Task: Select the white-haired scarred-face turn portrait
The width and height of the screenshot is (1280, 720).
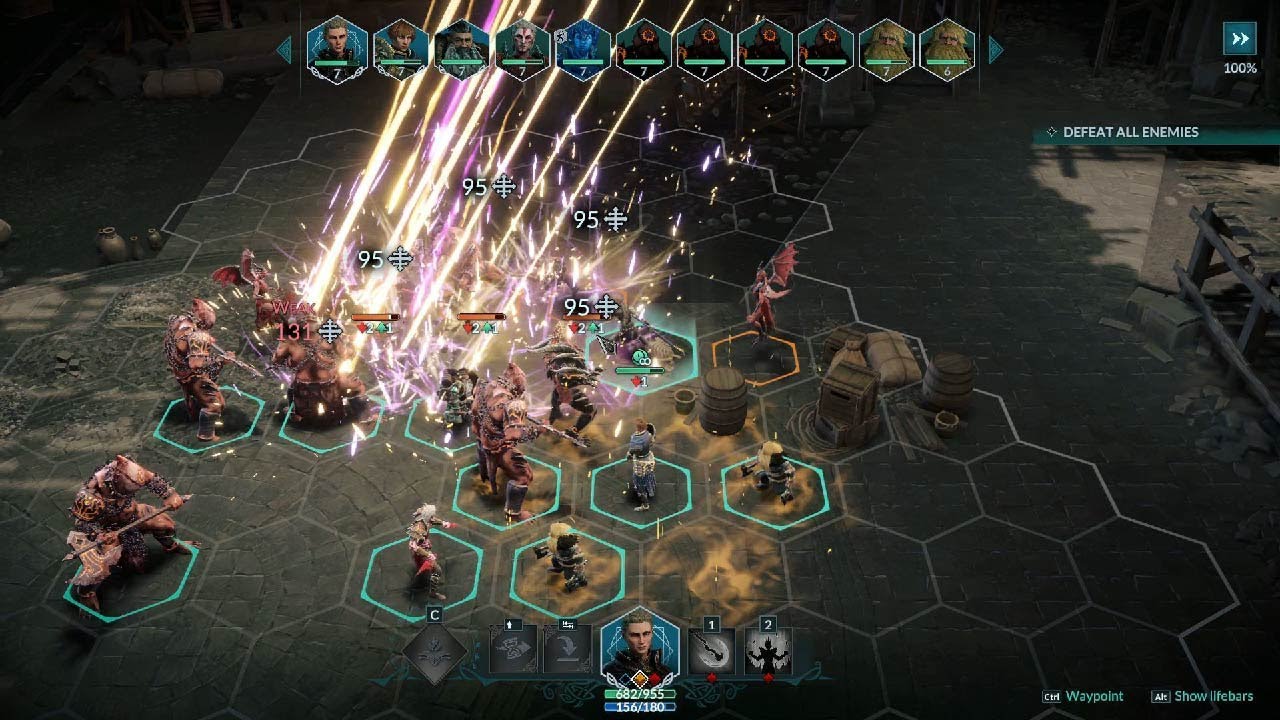Action: point(521,47)
